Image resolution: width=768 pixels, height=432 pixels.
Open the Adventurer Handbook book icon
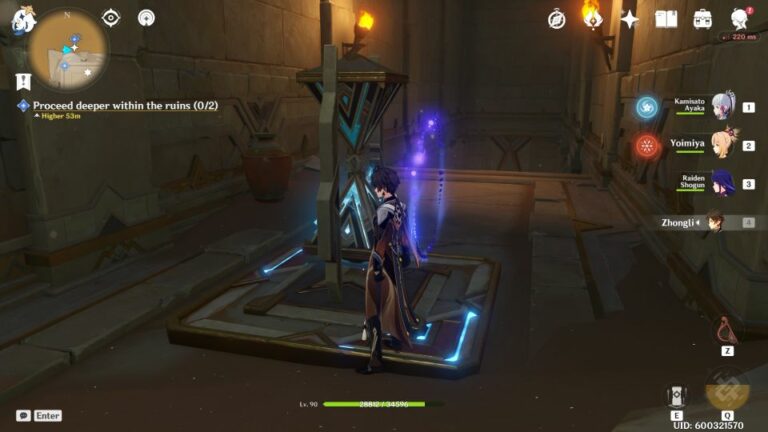coord(666,19)
